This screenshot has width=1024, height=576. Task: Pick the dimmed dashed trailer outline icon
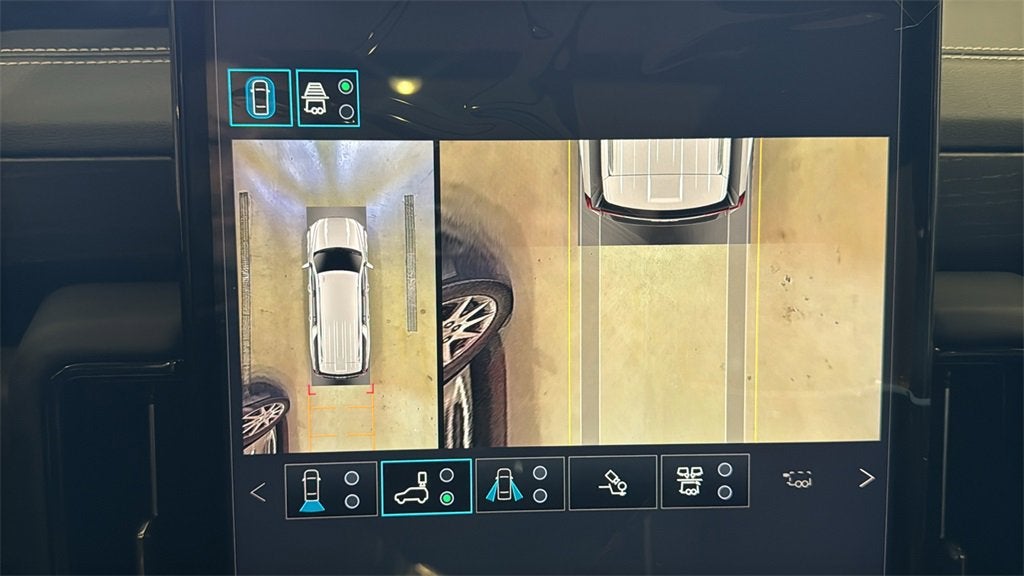797,479
